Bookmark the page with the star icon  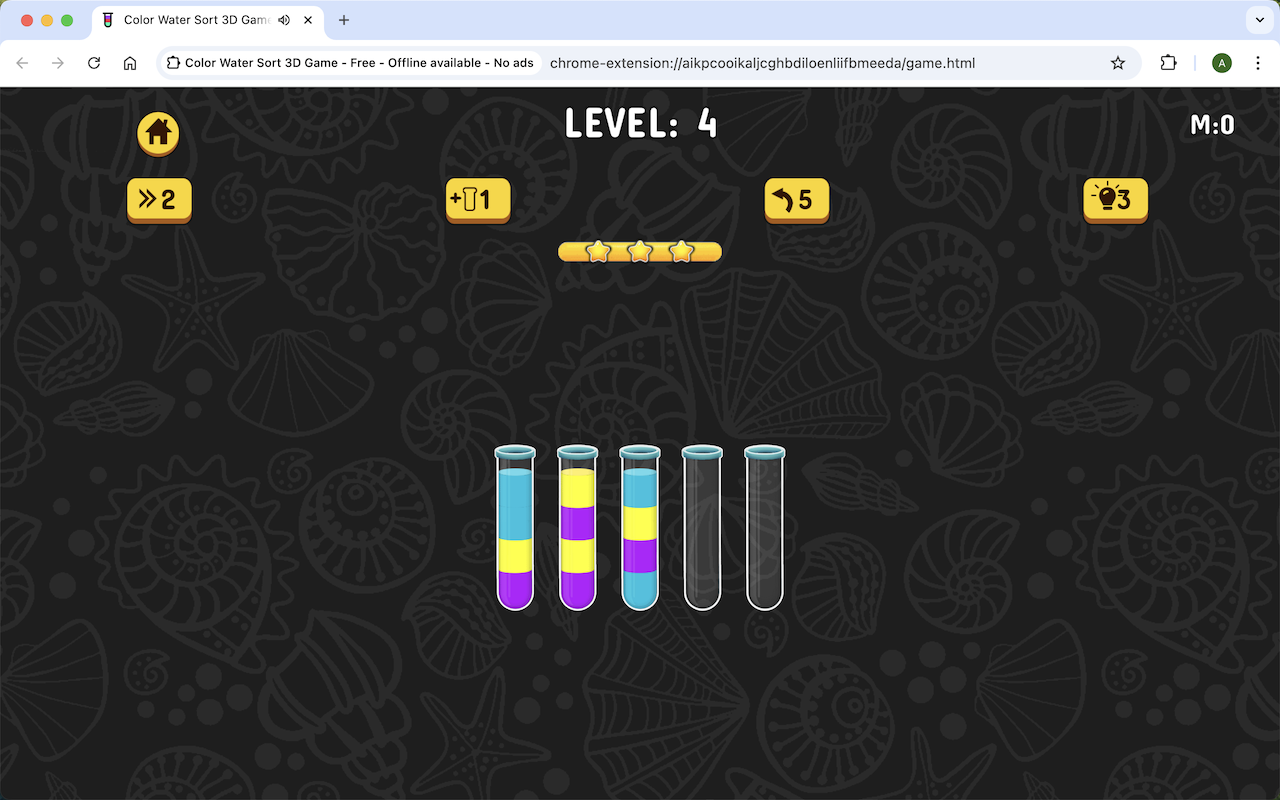pyautogui.click(x=1117, y=62)
